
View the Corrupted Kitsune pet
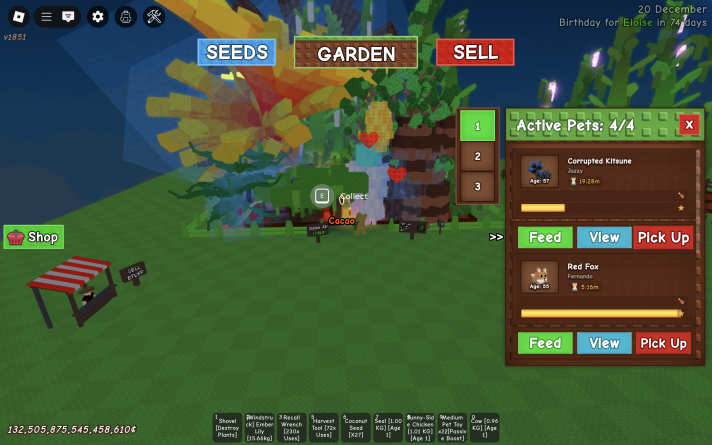click(x=604, y=237)
